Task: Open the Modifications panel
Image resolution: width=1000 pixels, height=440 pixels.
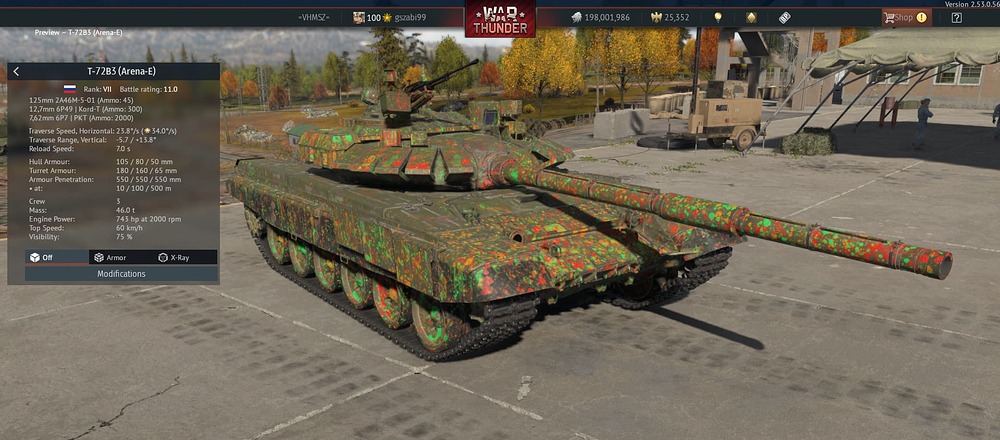Action: (x=121, y=274)
